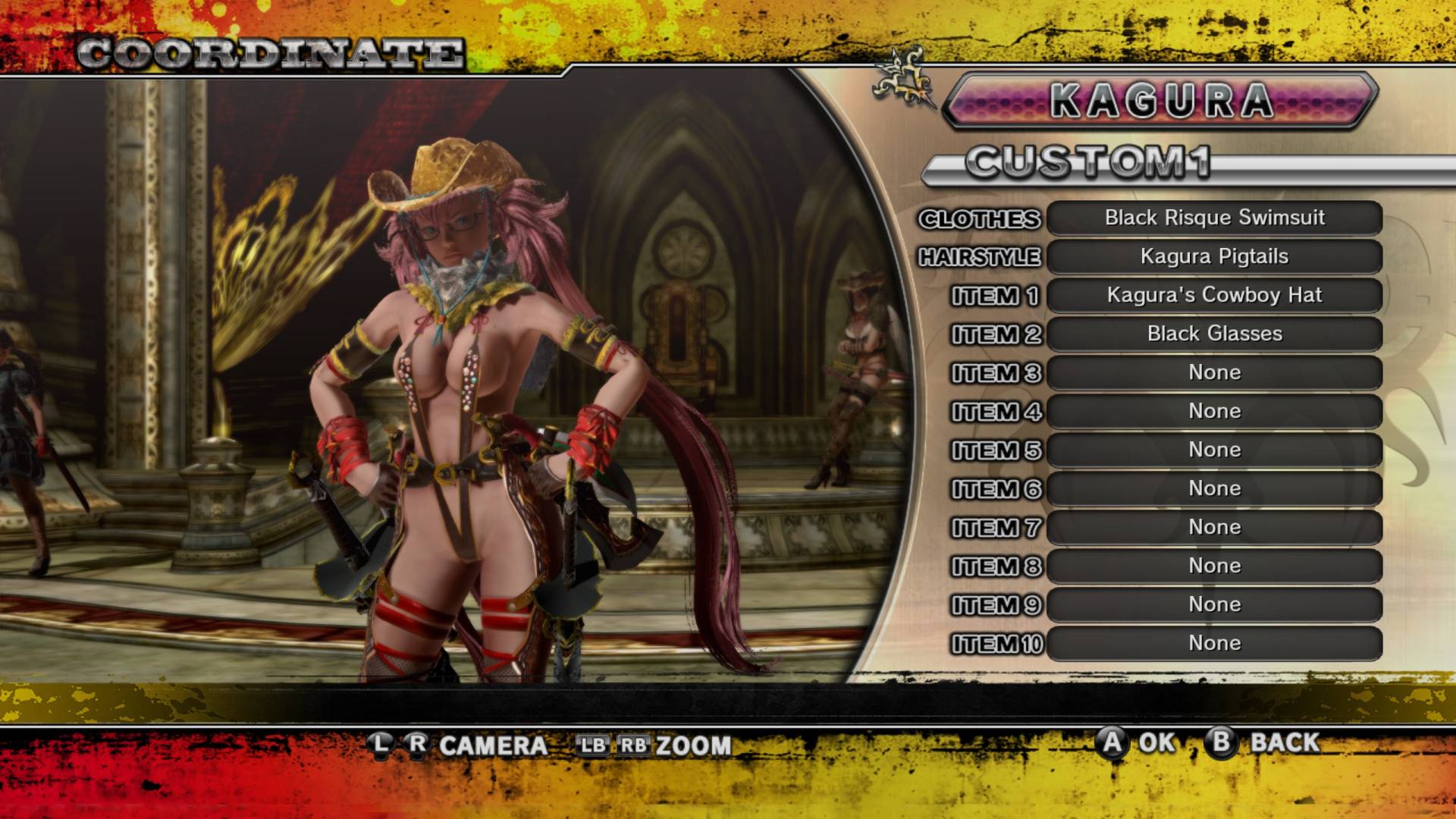Click the Kagura character name banner
This screenshot has height=819, width=1456.
[x=1160, y=101]
